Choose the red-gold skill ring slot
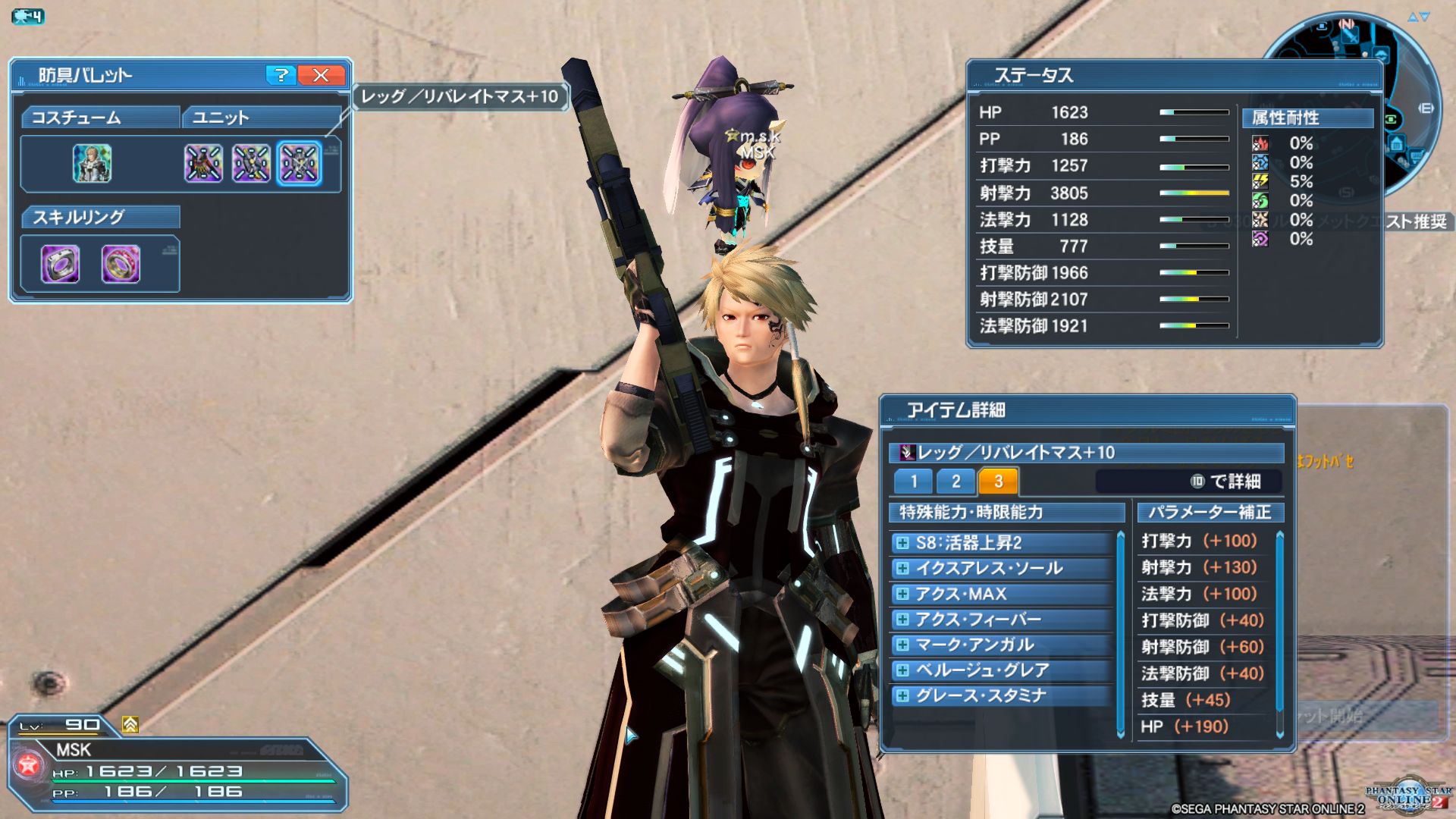This screenshot has height=819, width=1456. [x=121, y=264]
